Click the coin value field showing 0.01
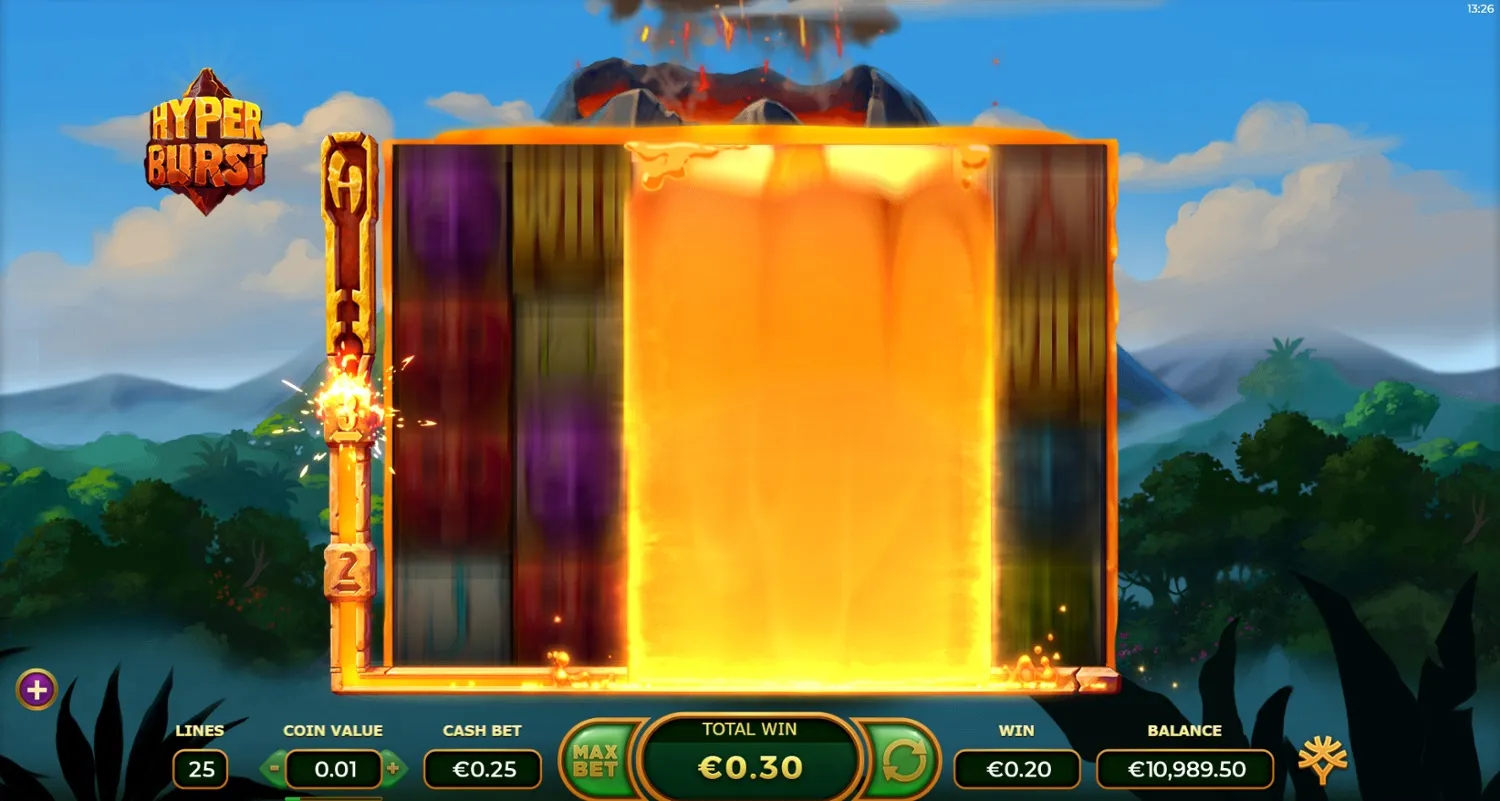1500x801 pixels. [334, 770]
